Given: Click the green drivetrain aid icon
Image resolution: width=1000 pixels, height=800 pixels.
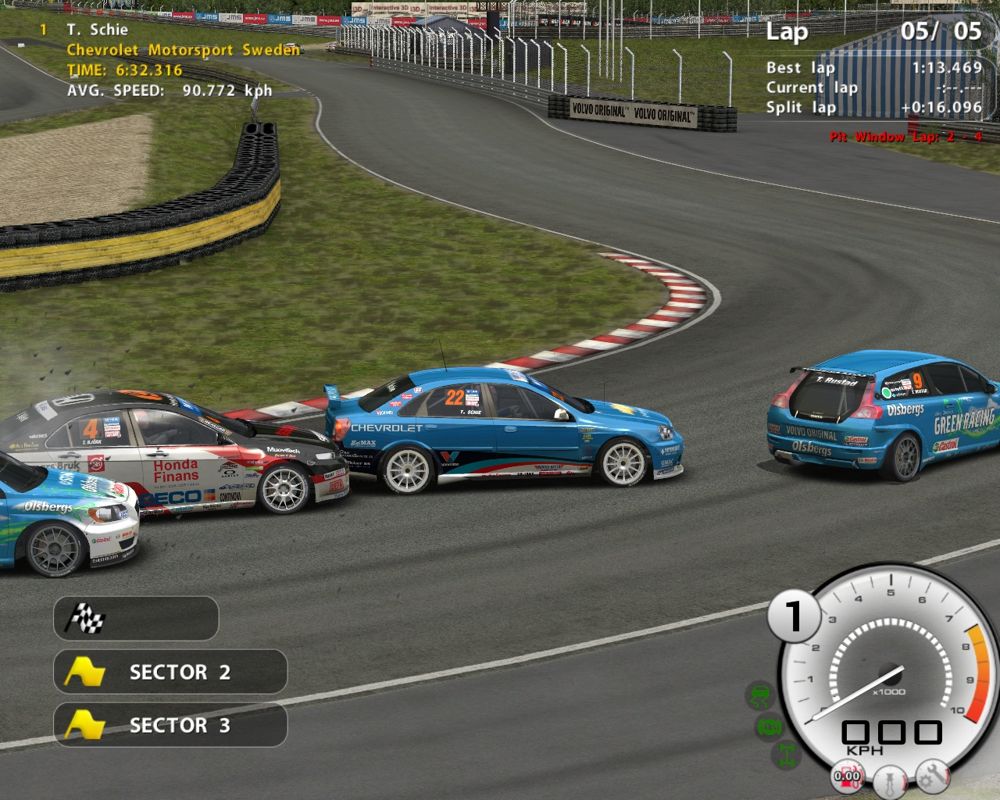Looking at the screenshot, I should (786, 754).
